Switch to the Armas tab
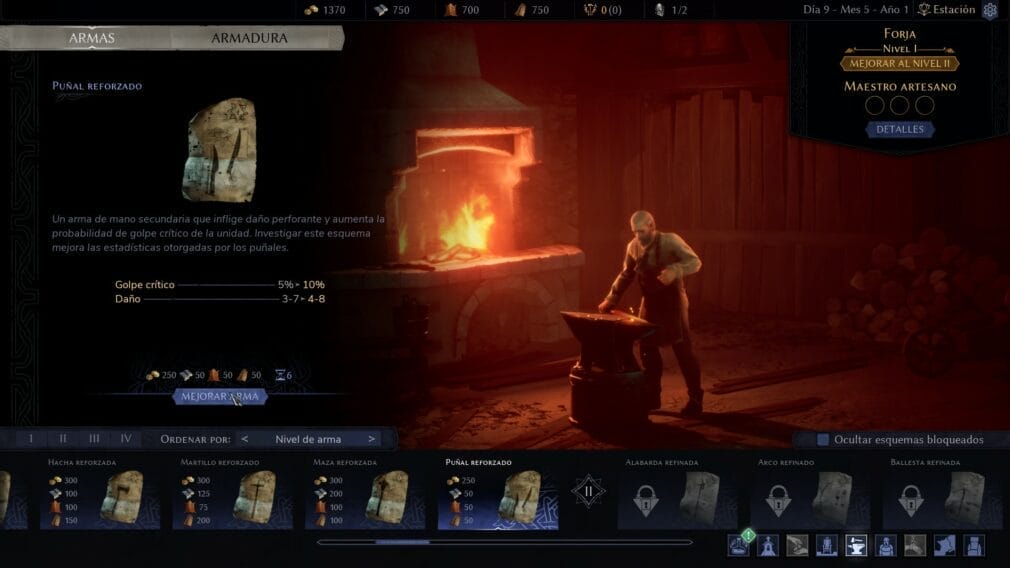Screen dimensions: 1010x568 point(91,39)
